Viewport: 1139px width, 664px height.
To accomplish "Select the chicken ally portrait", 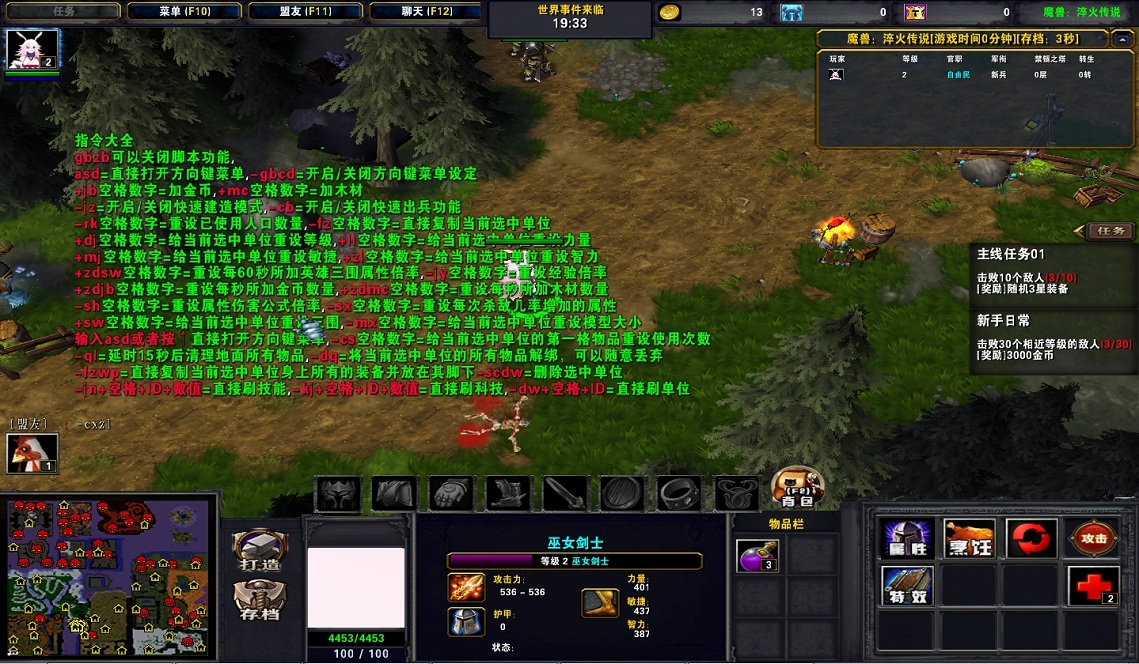I will point(33,454).
